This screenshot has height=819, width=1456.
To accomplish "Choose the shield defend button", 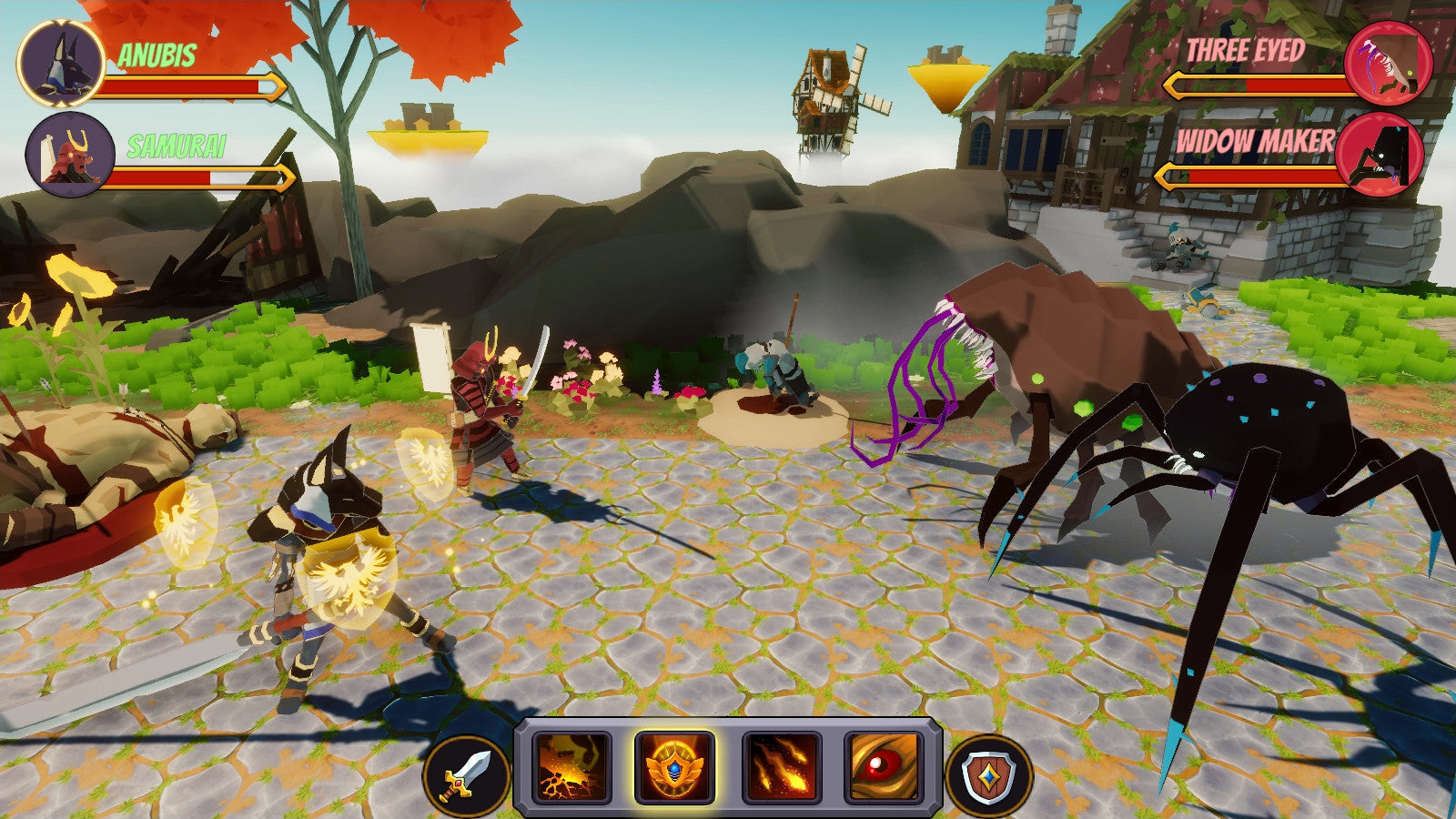I will click(988, 776).
